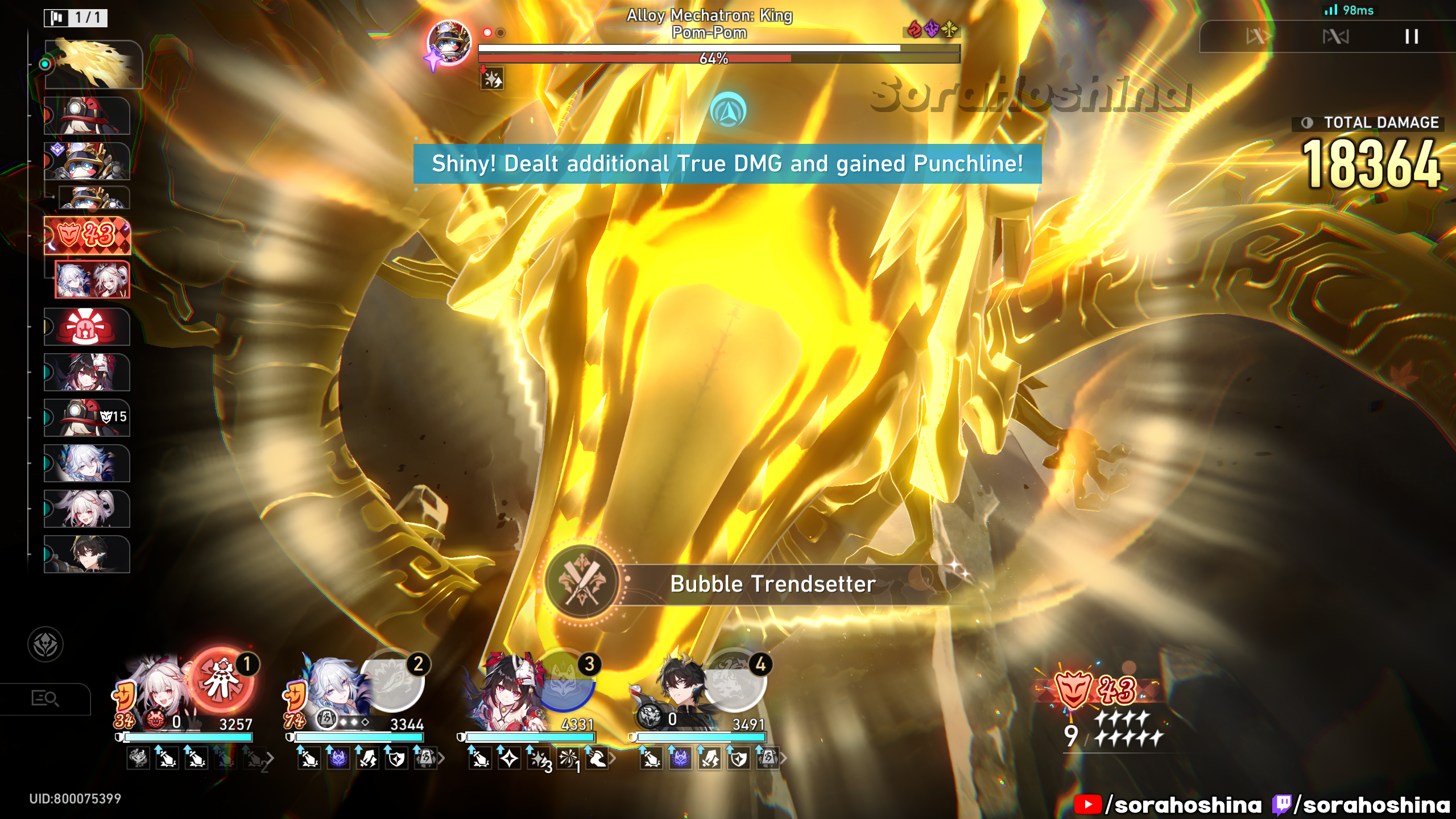Select the ultimate icon numbered 2
The height and width of the screenshot is (819, 1456).
coord(393,681)
